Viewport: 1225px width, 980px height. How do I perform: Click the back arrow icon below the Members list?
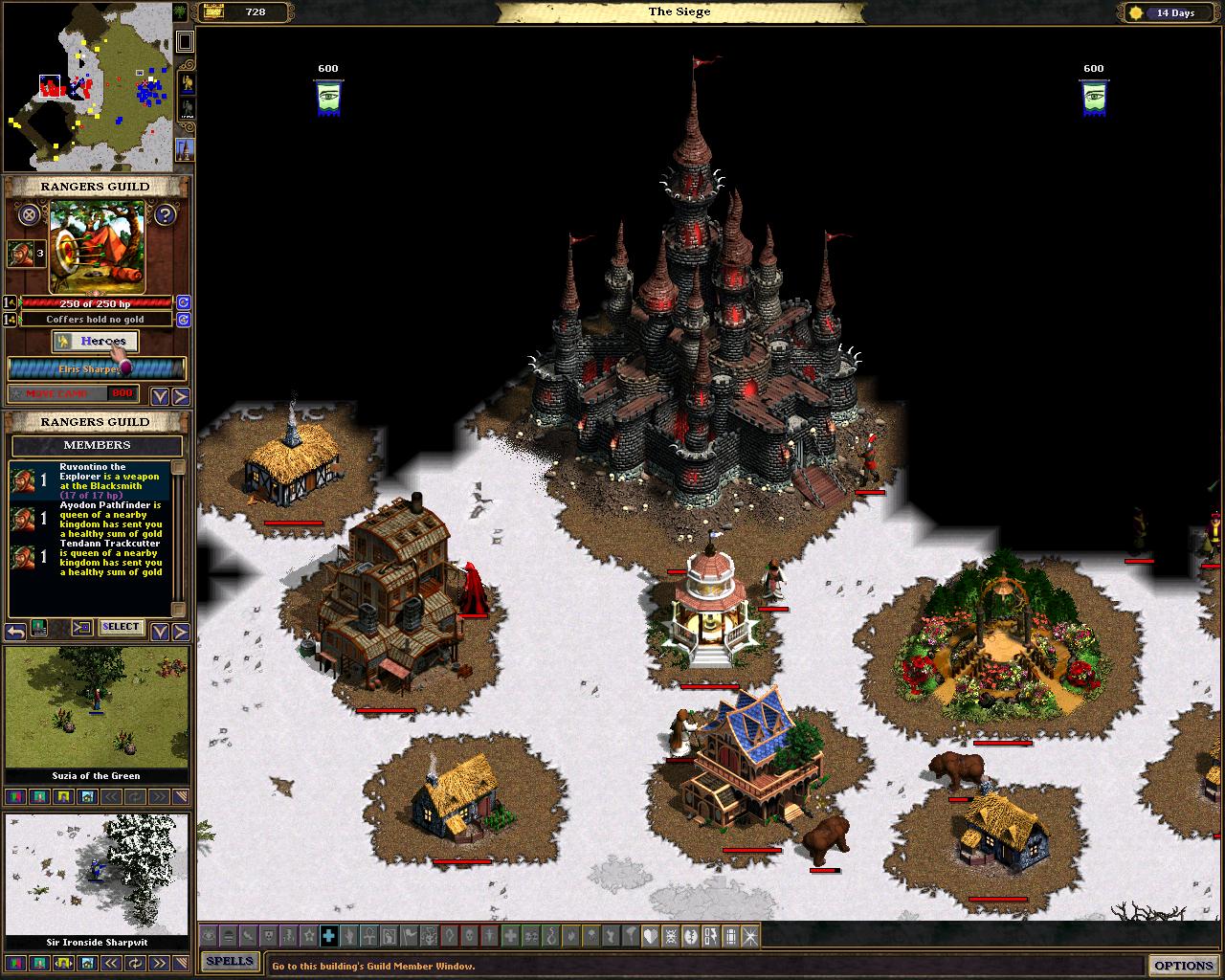coord(14,630)
